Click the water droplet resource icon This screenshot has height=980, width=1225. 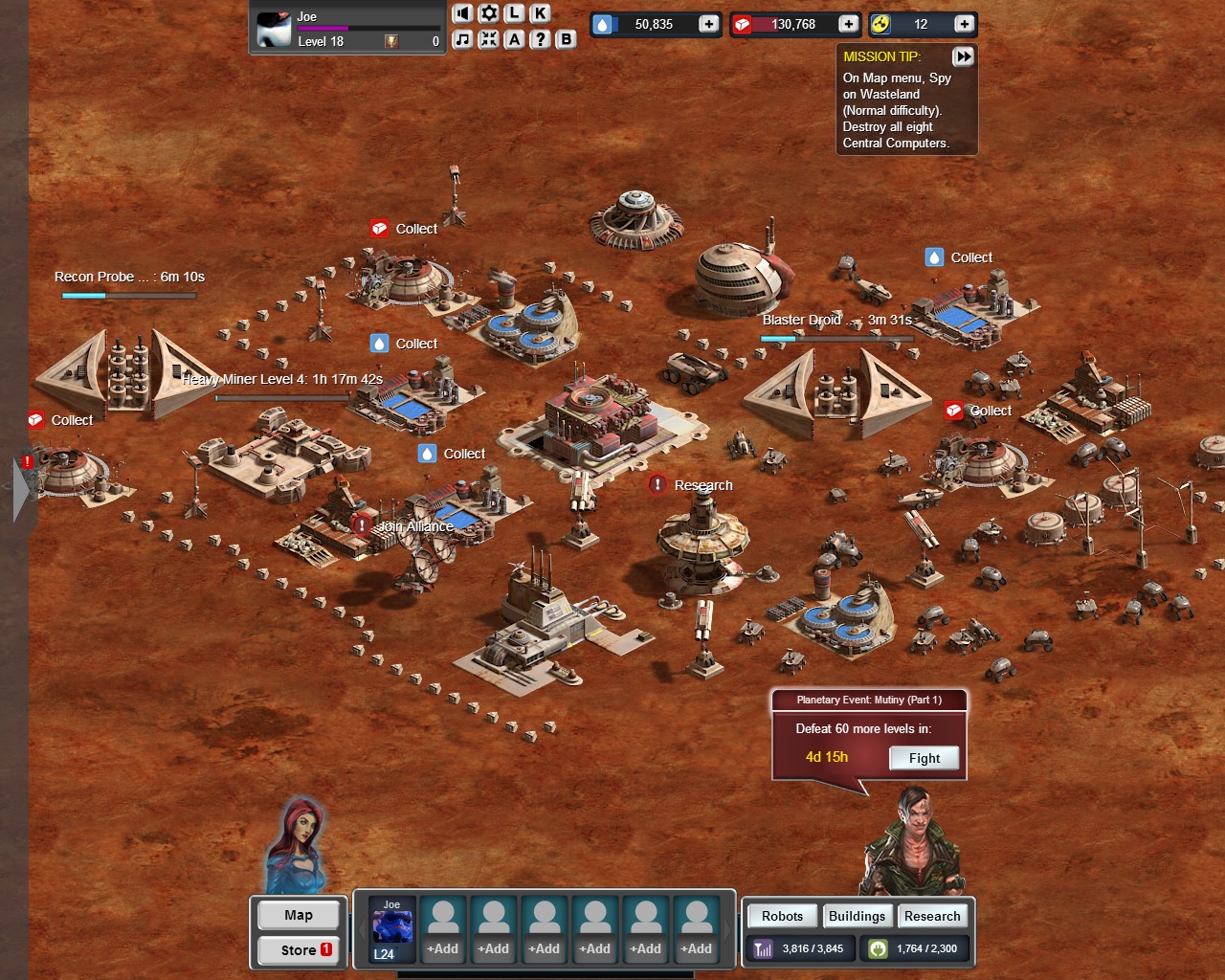point(602,24)
